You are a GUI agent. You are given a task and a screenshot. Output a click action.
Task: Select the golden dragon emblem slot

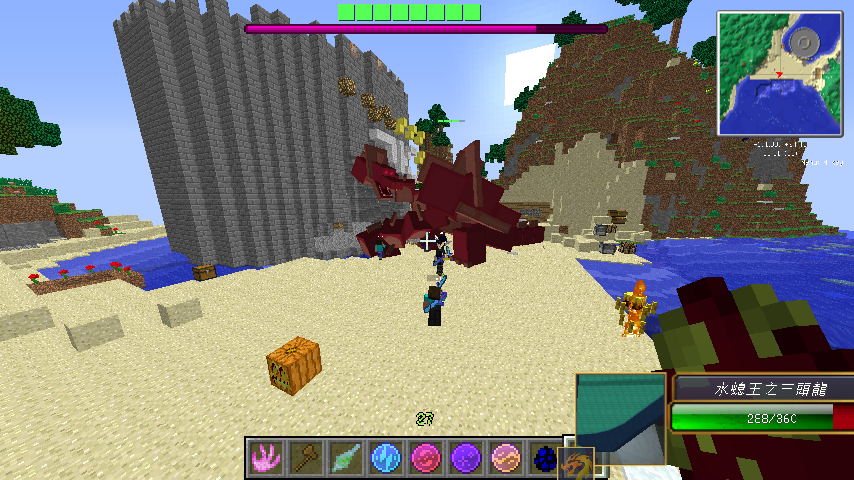[578, 464]
